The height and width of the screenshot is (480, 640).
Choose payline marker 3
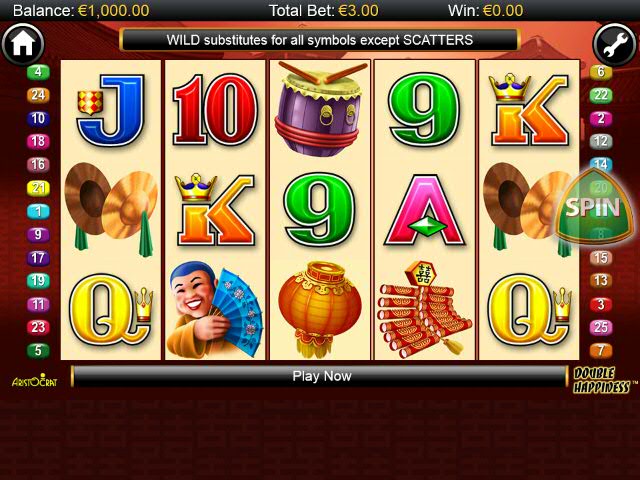(601, 304)
